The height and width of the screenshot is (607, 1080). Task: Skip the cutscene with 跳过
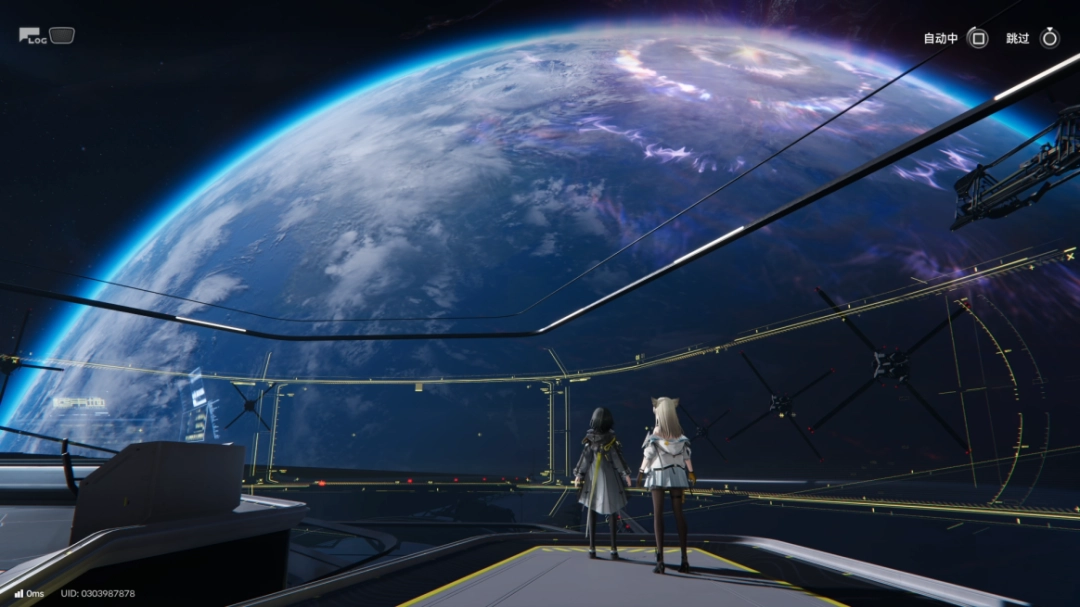click(x=1049, y=38)
